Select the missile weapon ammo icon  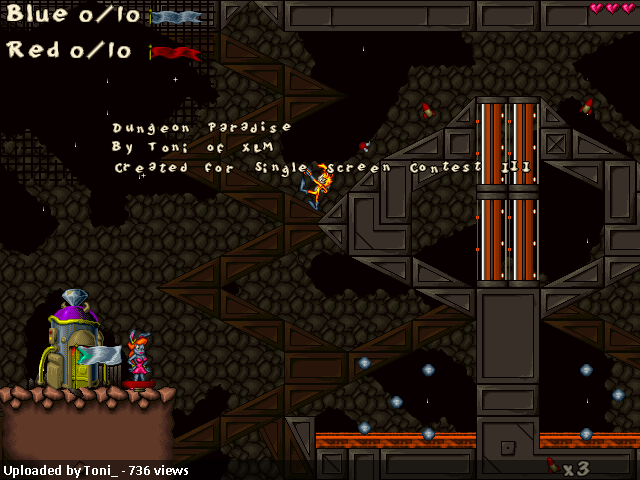tap(553, 465)
